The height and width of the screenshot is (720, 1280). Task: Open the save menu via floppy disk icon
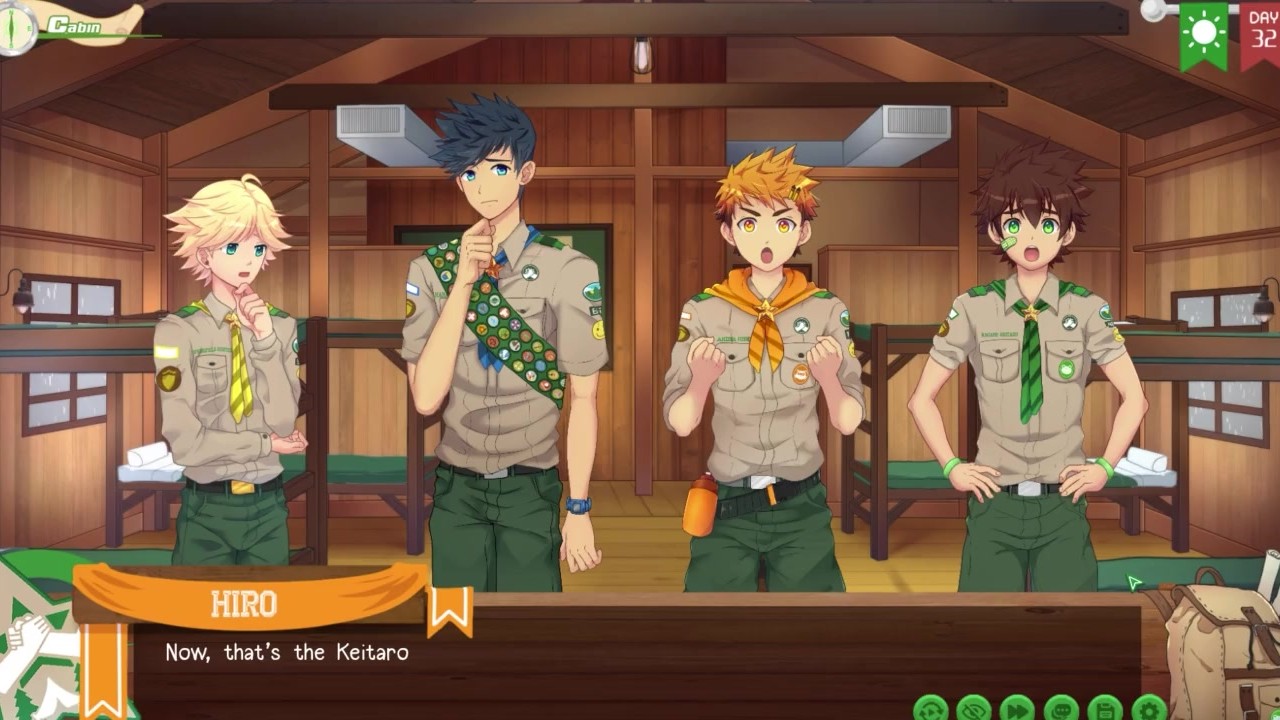coord(1106,709)
